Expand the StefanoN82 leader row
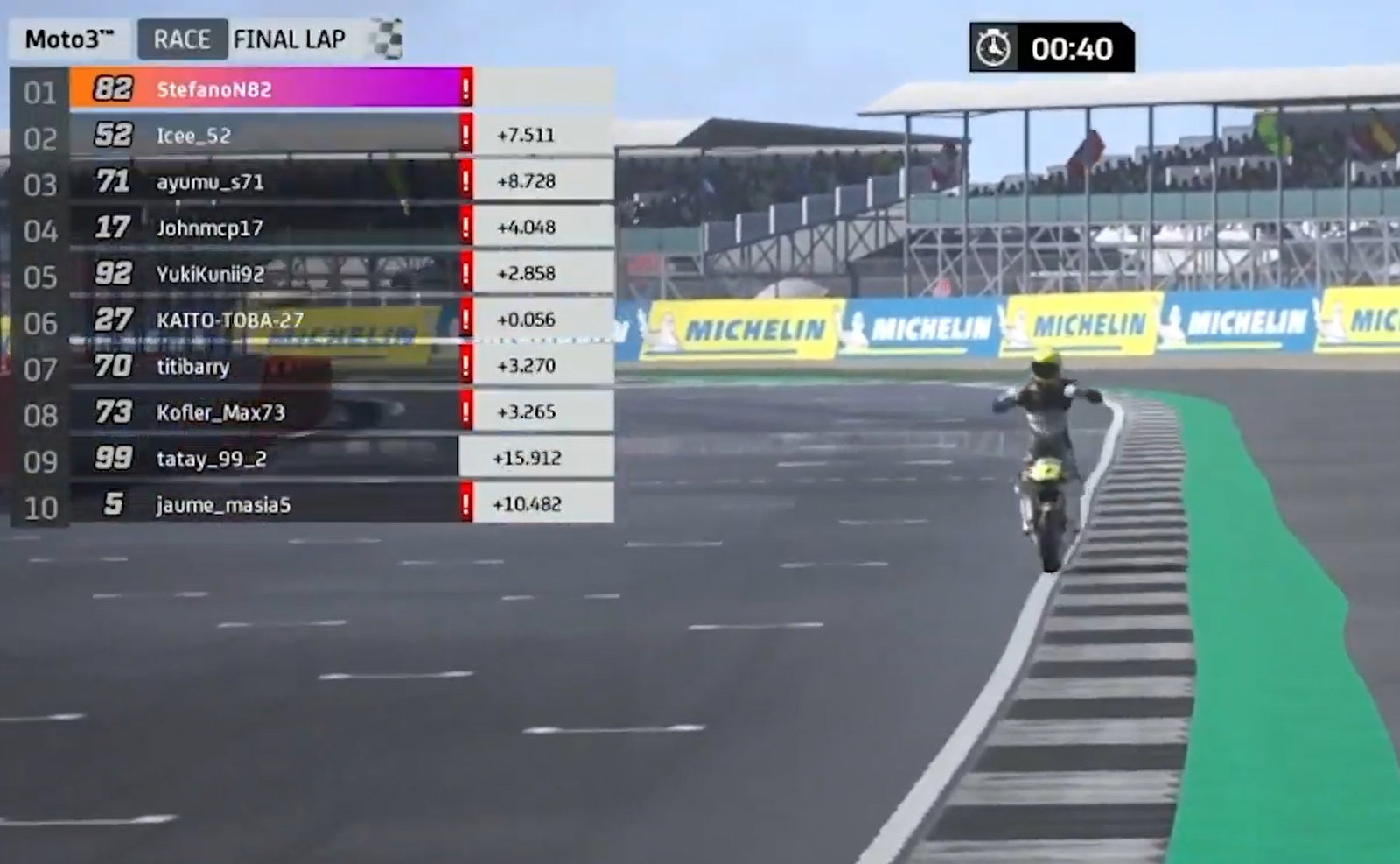This screenshot has height=864, width=1400. tap(262, 88)
